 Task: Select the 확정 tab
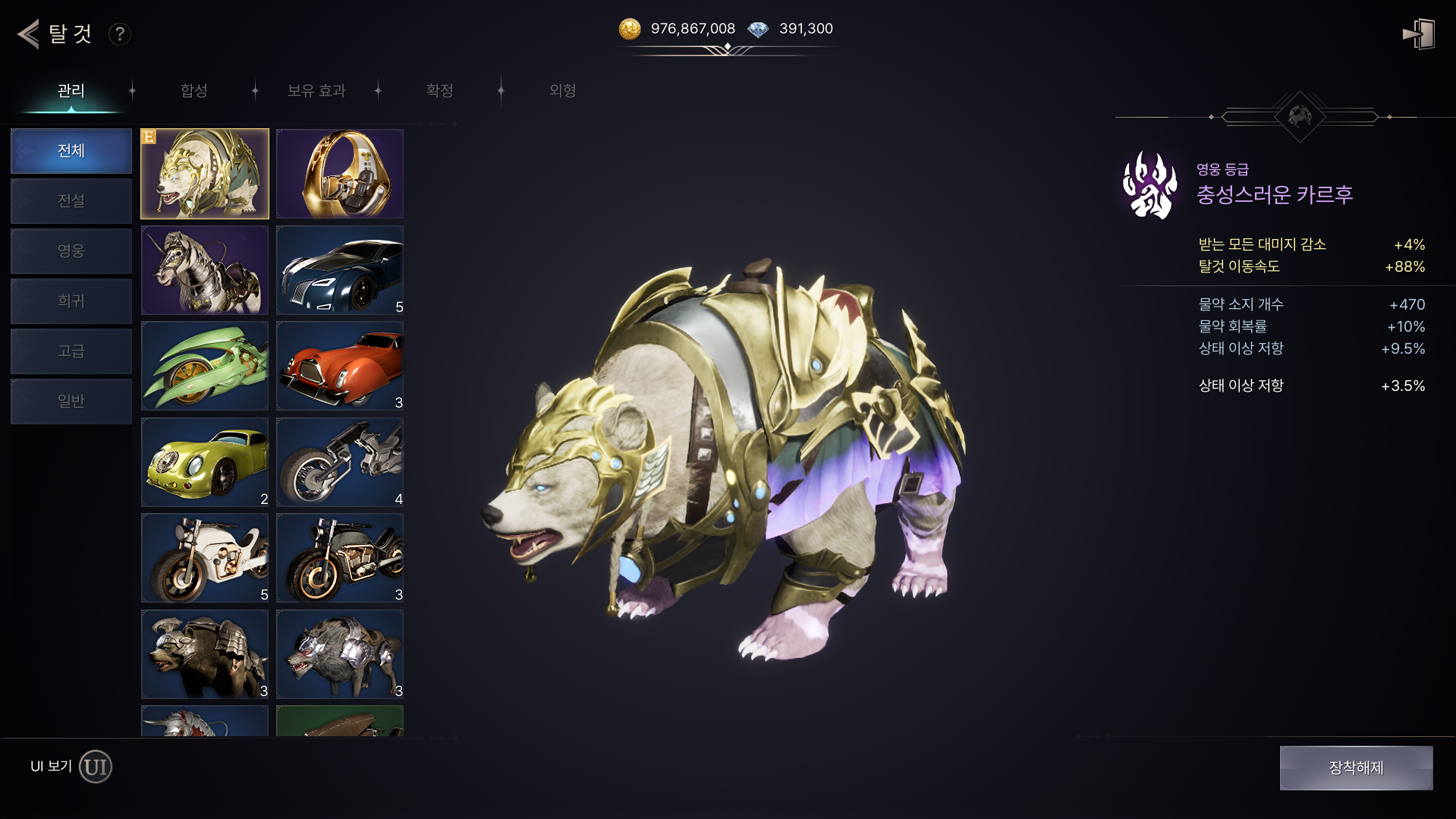point(439,90)
